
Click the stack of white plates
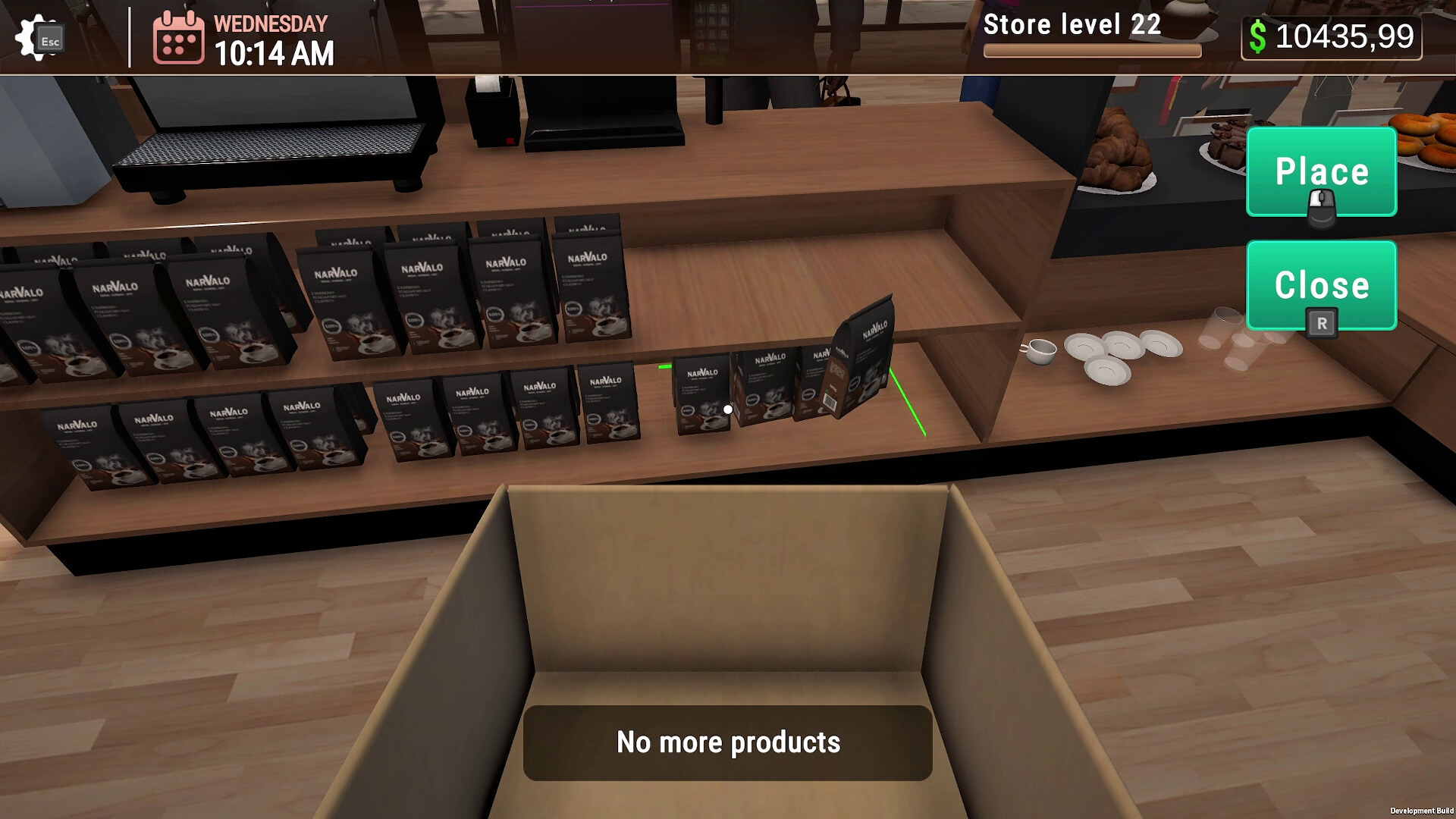coord(1119,353)
